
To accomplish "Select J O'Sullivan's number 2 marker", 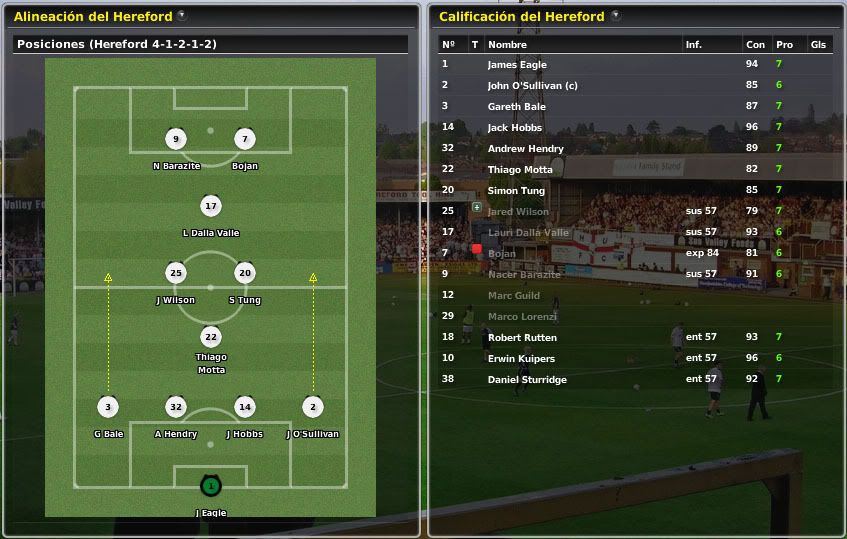I will click(313, 407).
